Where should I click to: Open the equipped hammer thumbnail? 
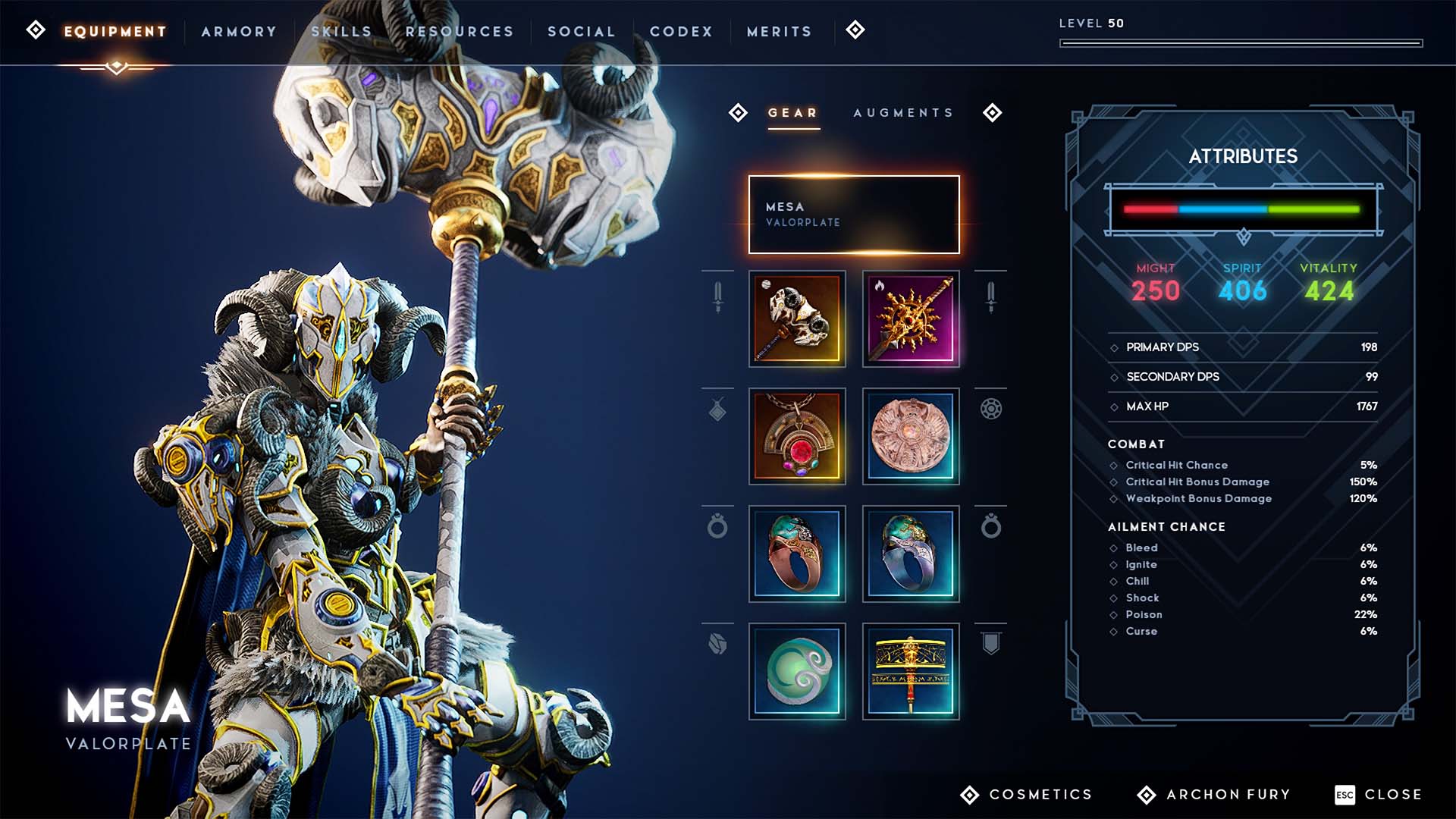797,318
